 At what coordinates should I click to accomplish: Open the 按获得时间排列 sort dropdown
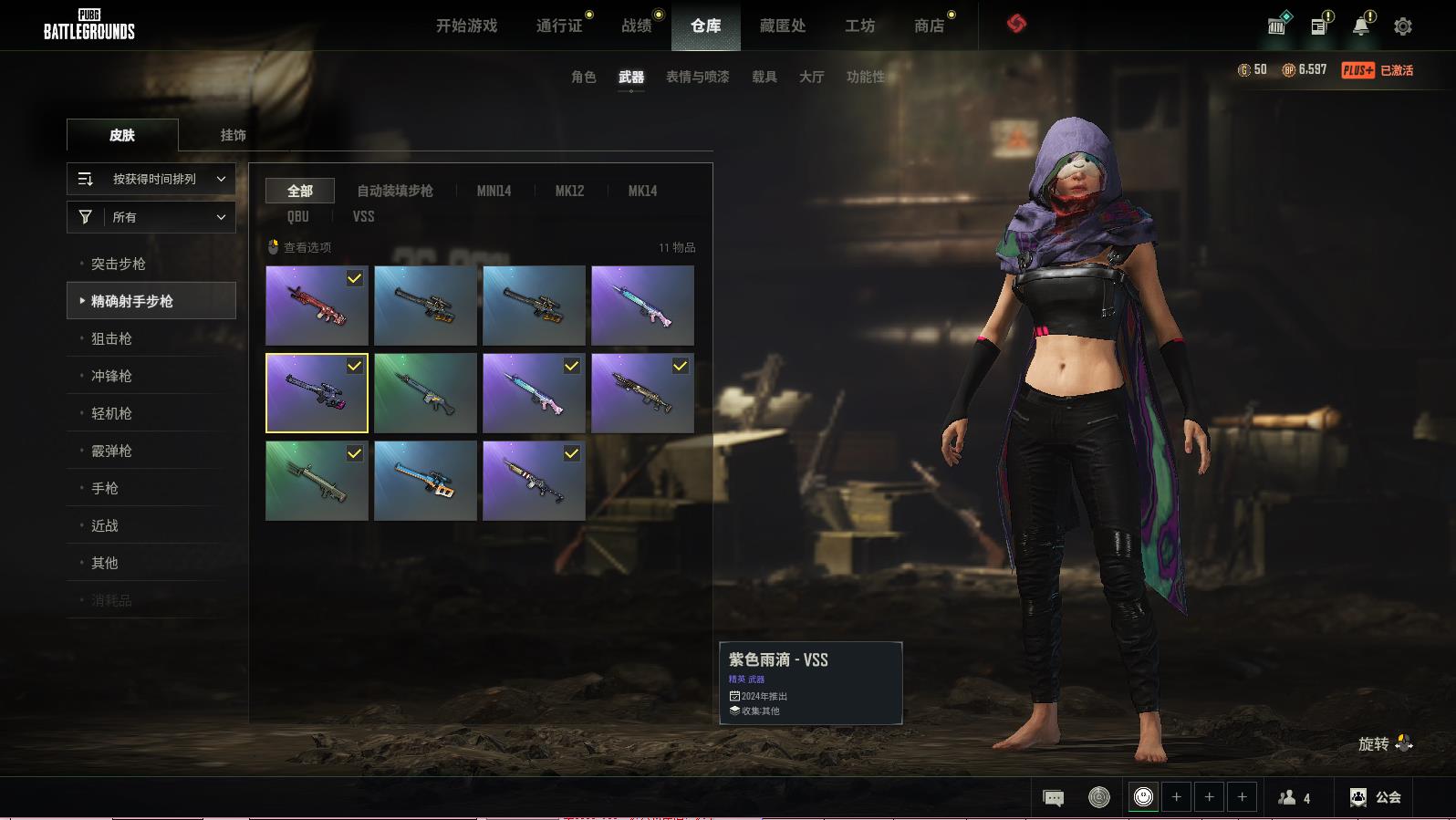[151, 179]
